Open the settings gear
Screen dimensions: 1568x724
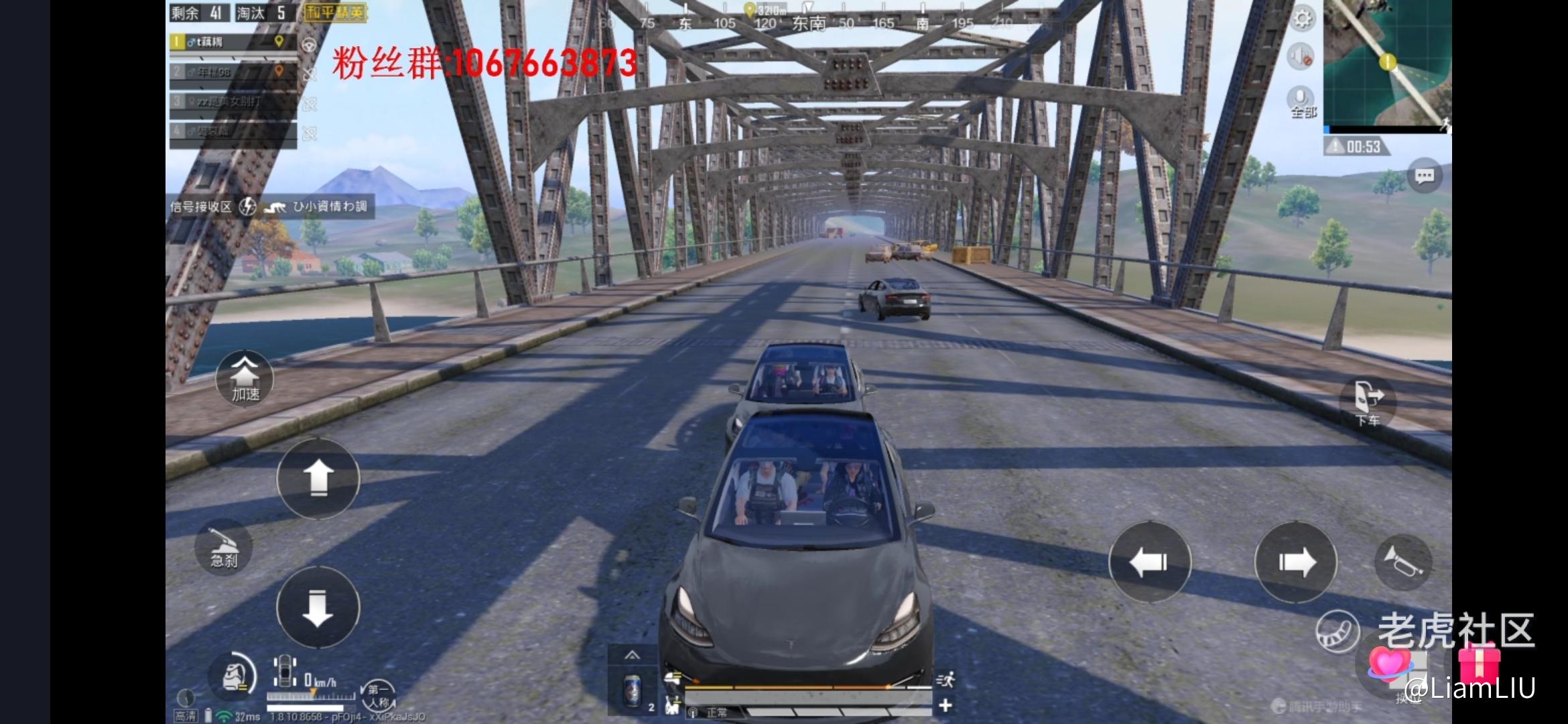click(1302, 19)
